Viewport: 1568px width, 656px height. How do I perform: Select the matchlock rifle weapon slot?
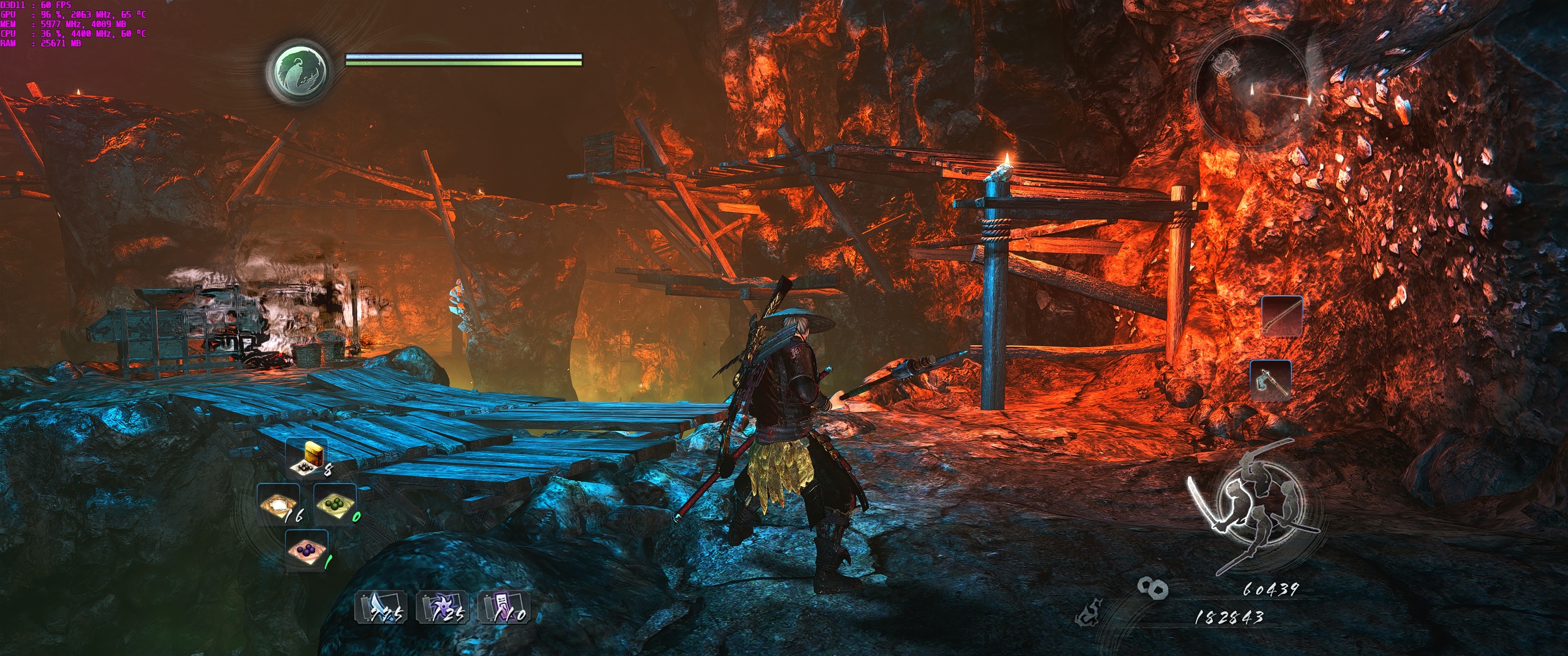coord(1281,316)
